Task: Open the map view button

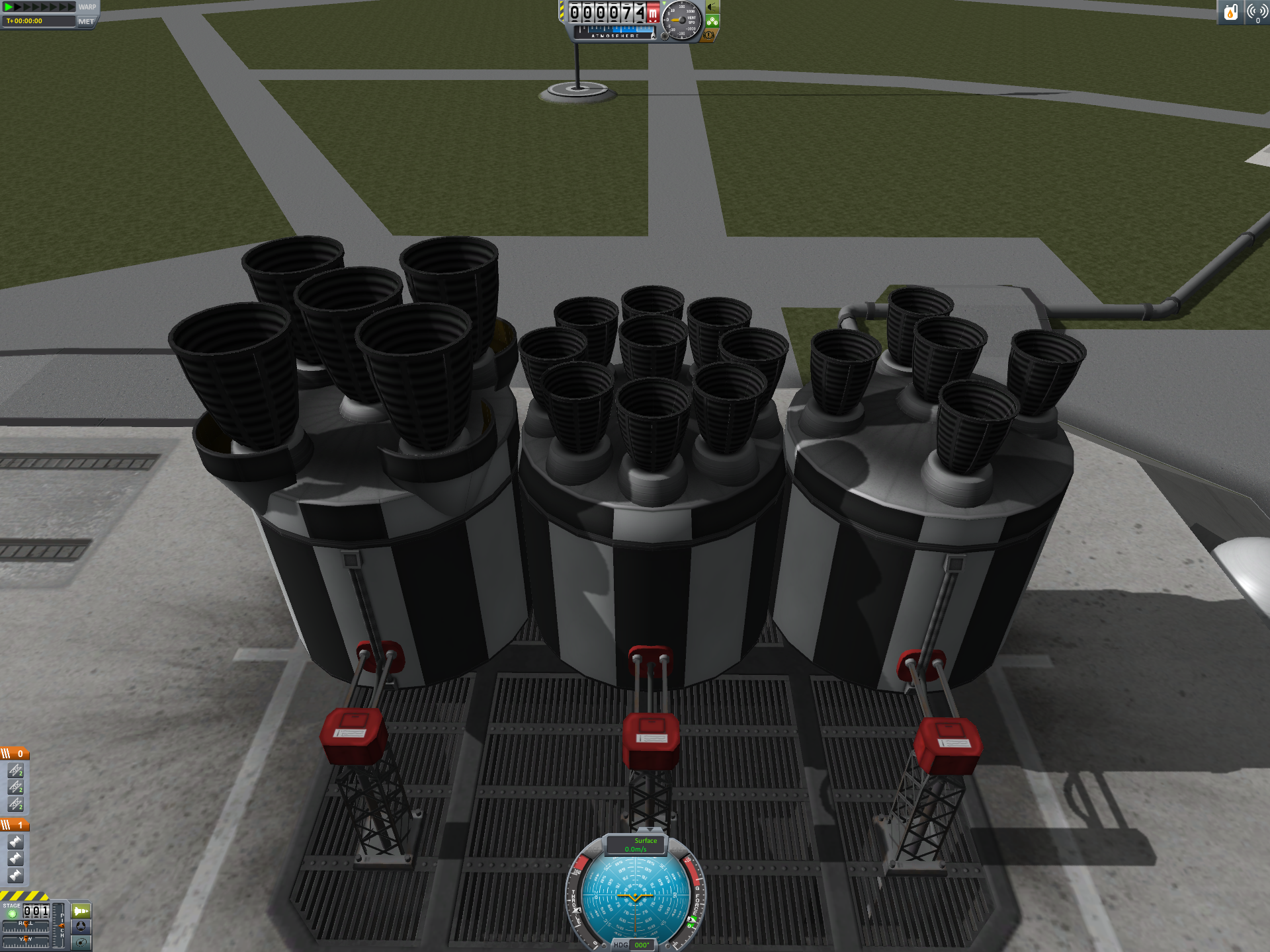Action: tap(81, 943)
